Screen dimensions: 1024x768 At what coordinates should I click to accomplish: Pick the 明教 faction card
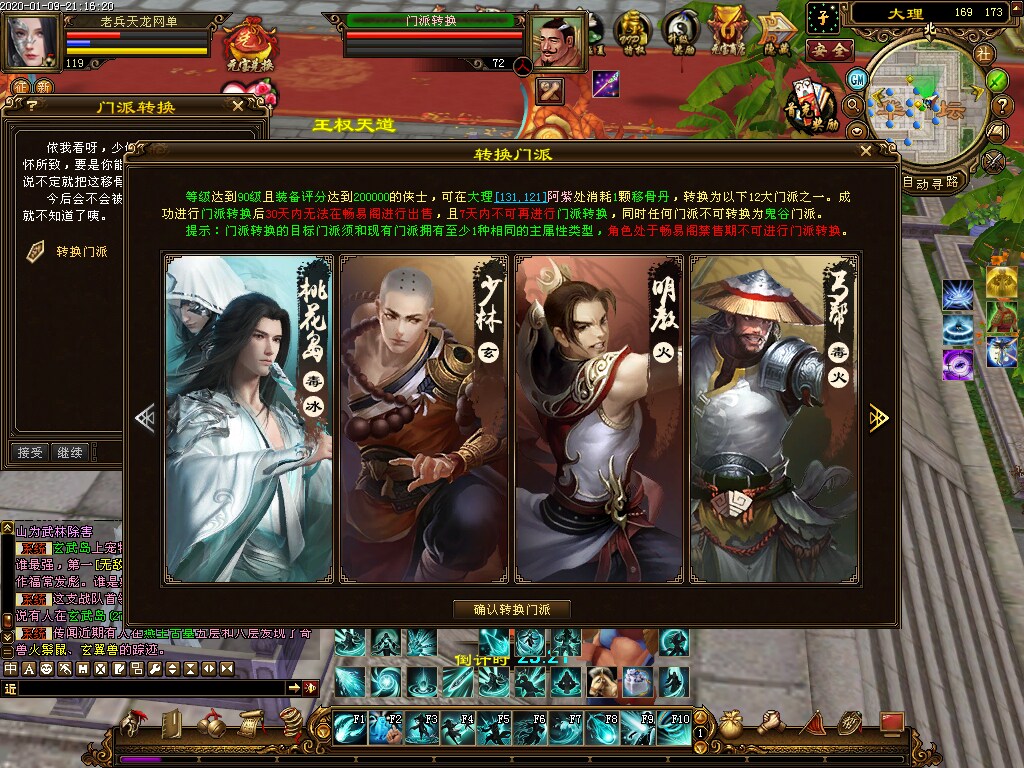click(x=599, y=418)
